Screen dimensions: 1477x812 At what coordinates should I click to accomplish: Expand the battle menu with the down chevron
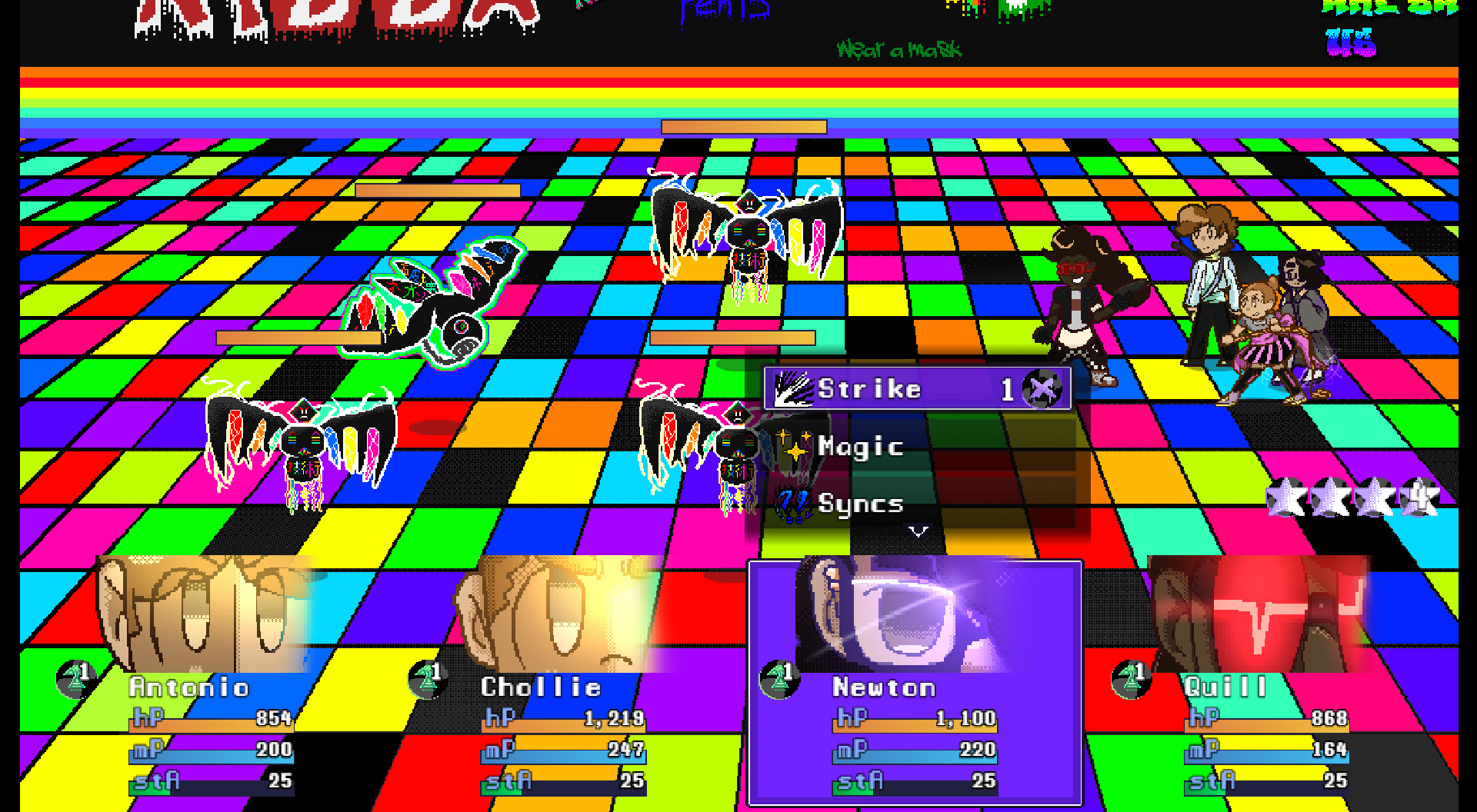pyautogui.click(x=917, y=529)
